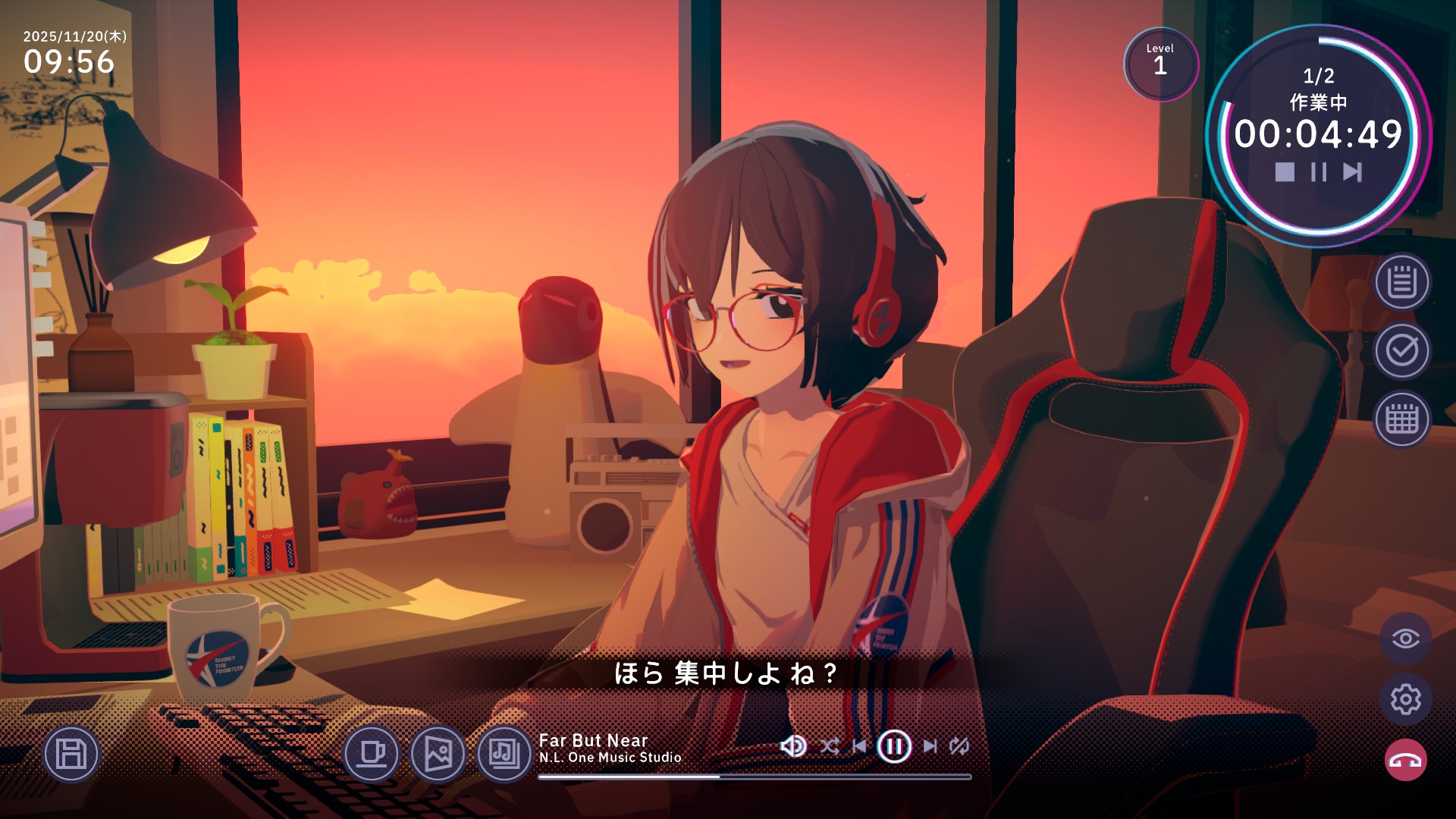Seek within the song progress bar
The height and width of the screenshot is (819, 1456).
point(755,777)
